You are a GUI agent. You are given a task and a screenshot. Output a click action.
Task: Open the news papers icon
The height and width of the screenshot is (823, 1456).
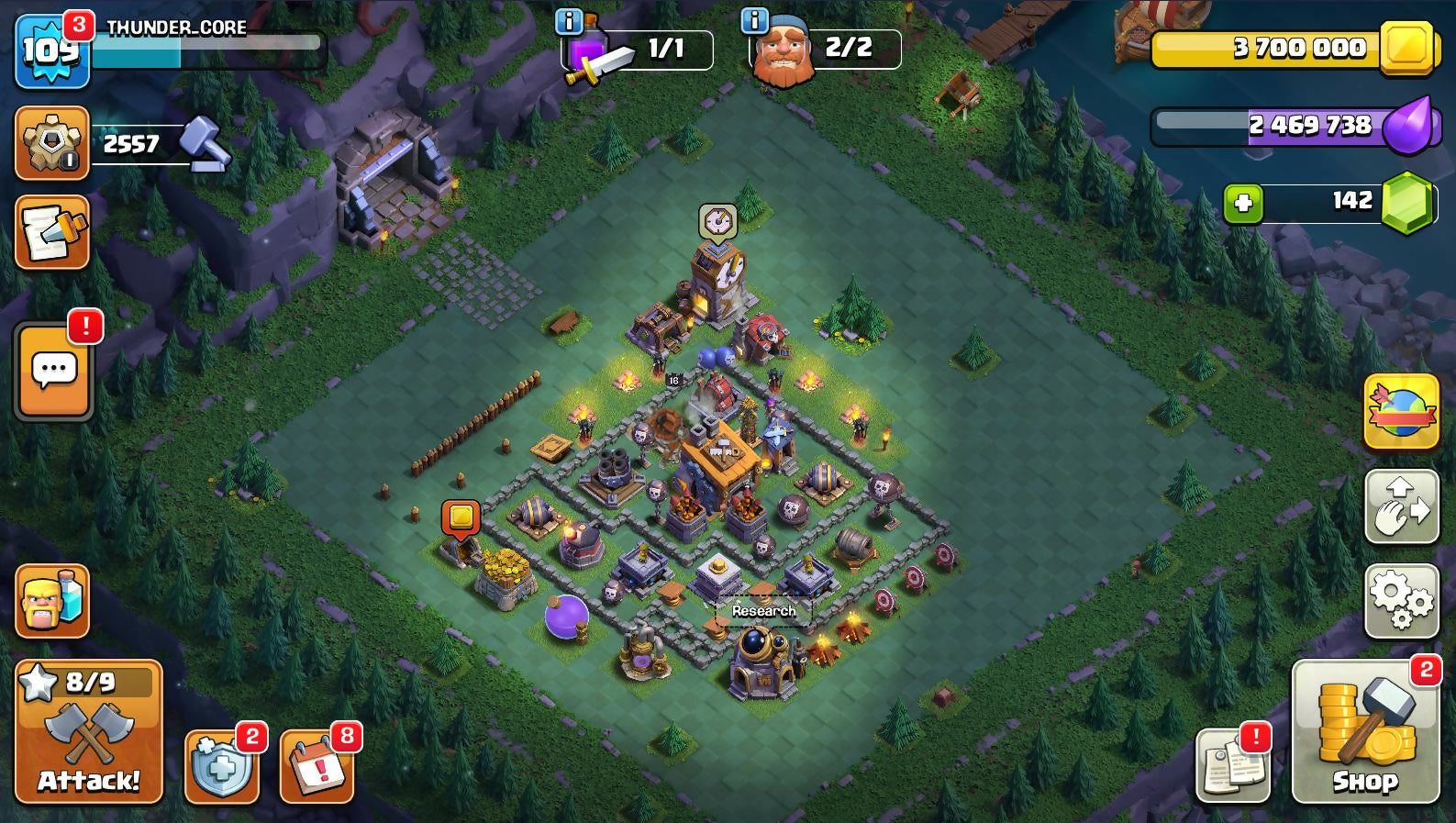click(1232, 766)
